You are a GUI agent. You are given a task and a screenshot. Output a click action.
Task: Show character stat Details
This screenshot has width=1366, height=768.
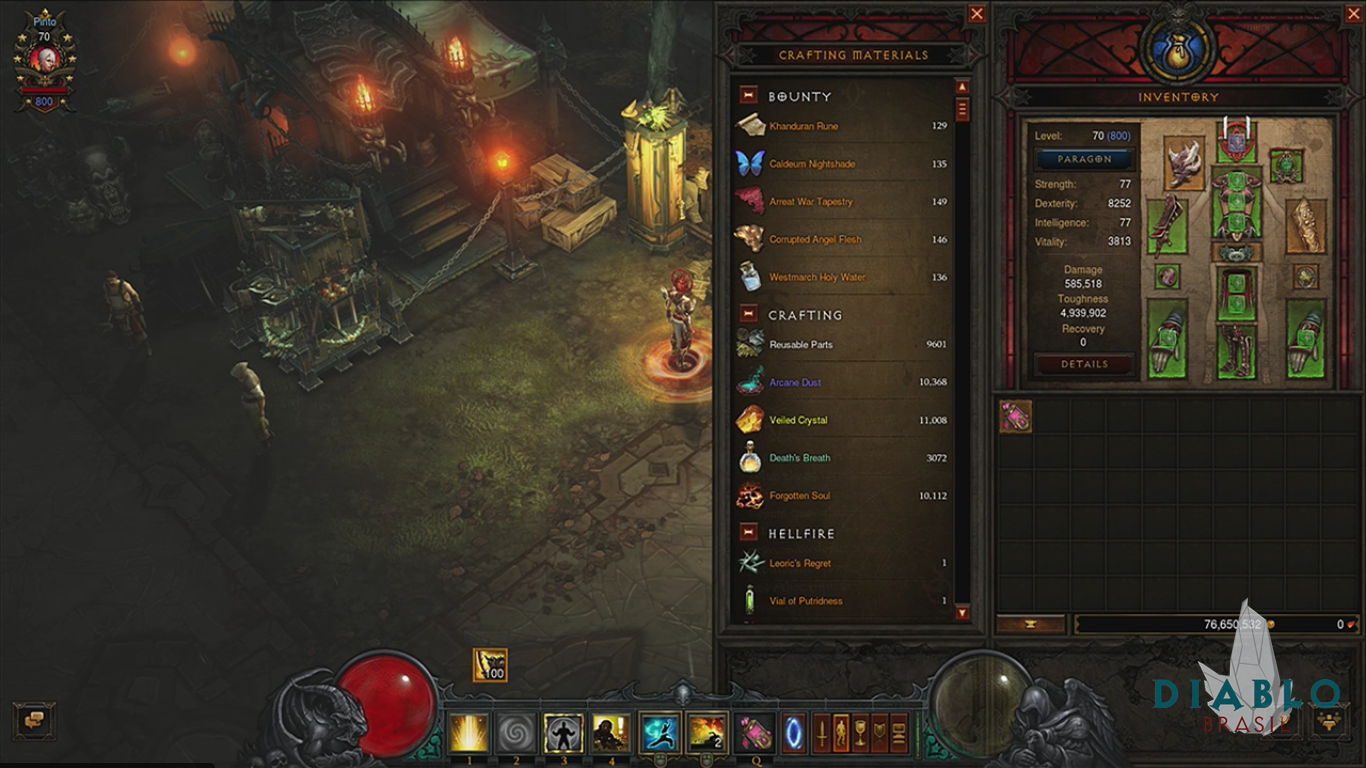point(1084,365)
